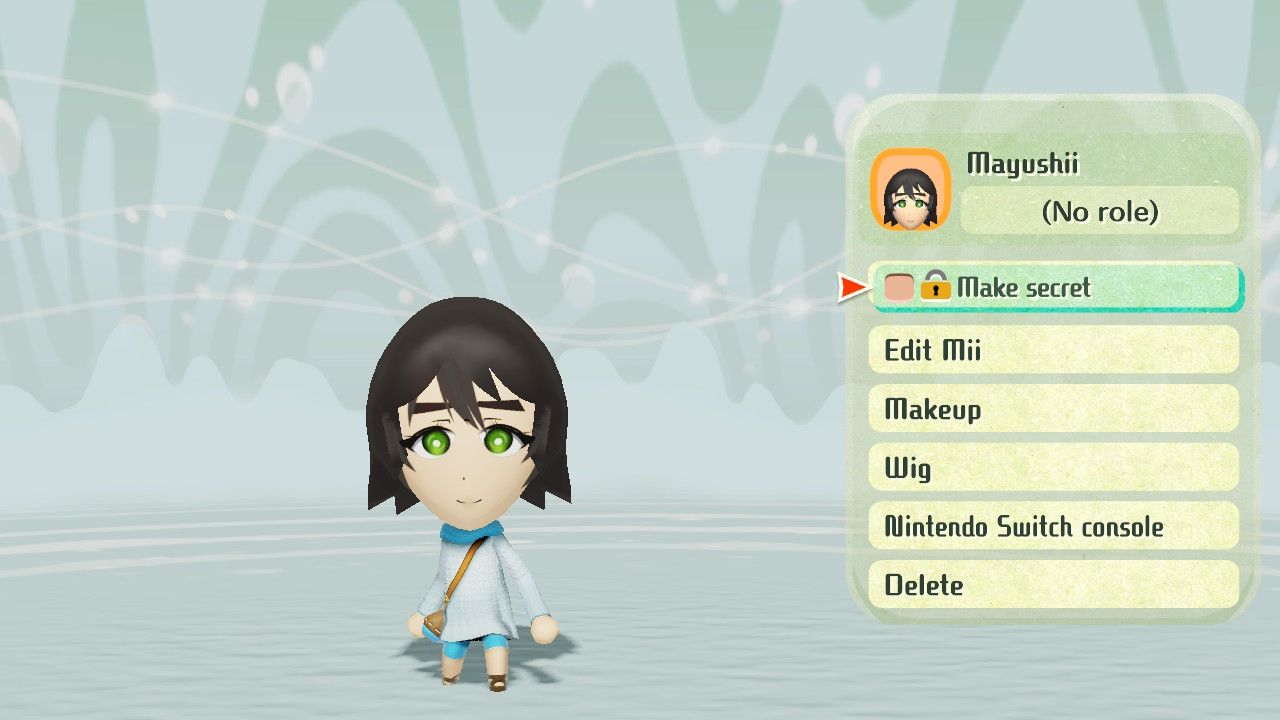Check the box beside the padlock
1280x720 pixels.
[x=902, y=288]
